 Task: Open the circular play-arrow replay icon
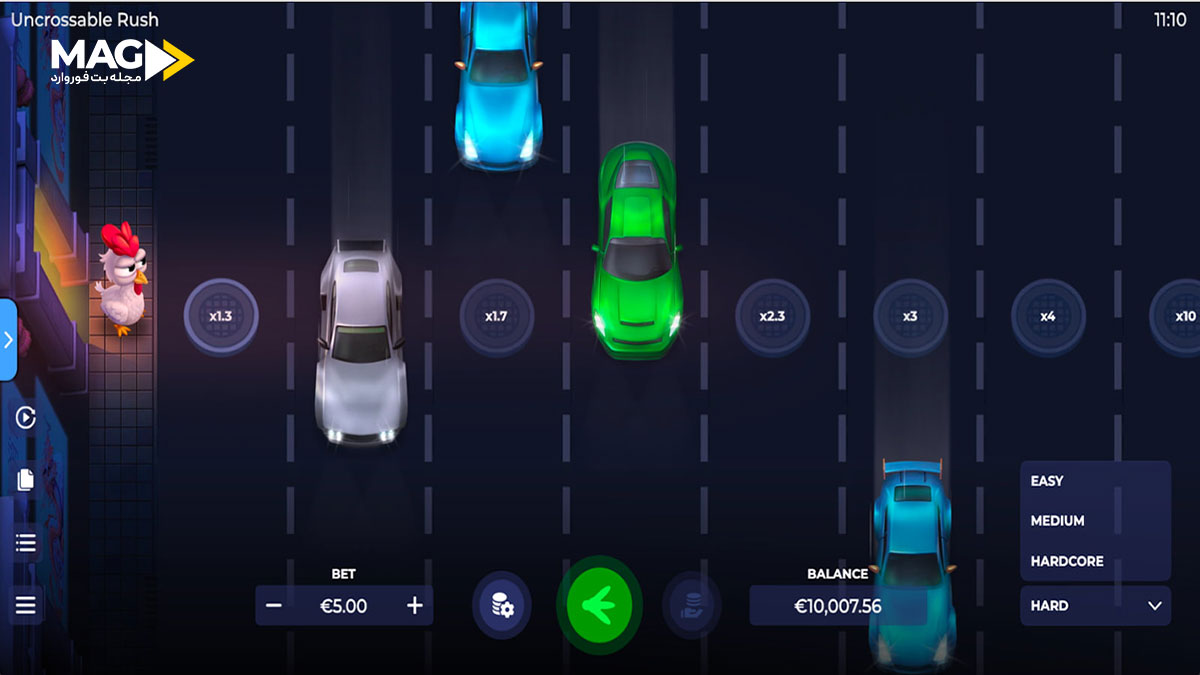pos(26,418)
